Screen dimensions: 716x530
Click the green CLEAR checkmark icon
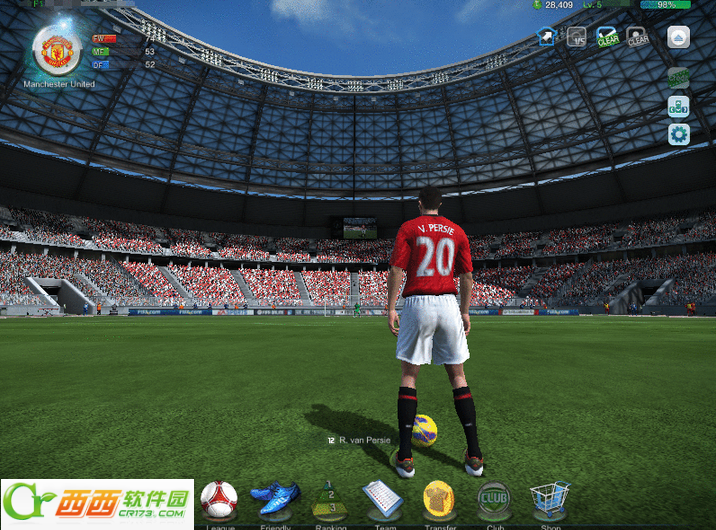click(x=607, y=37)
